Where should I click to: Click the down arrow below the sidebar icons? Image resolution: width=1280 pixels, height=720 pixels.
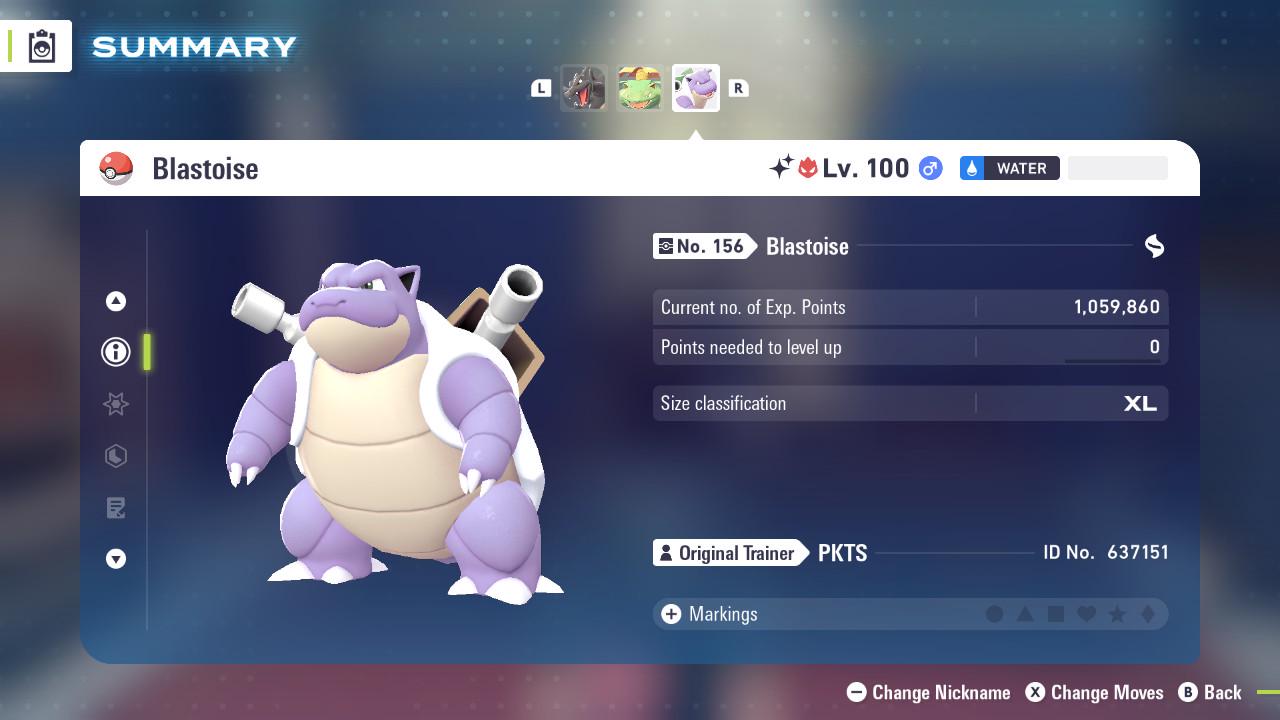point(116,559)
